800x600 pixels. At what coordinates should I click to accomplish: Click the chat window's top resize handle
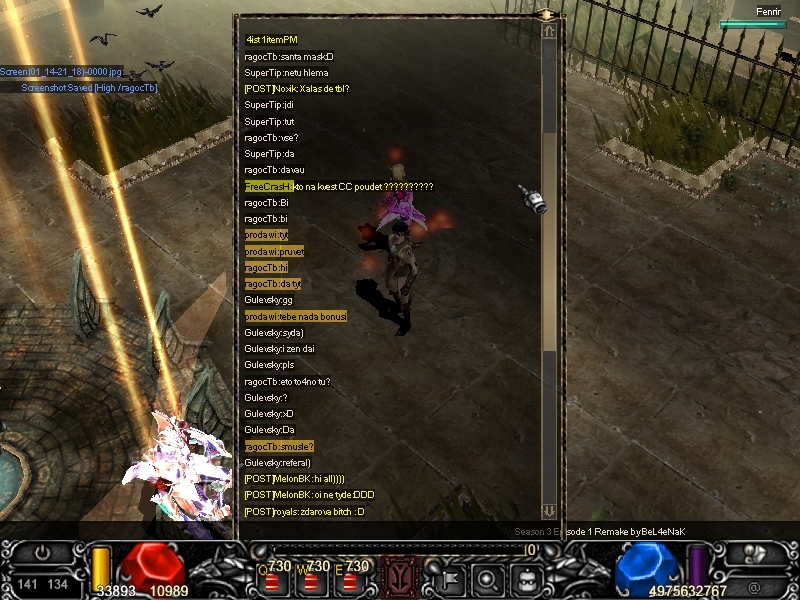pyautogui.click(x=547, y=15)
